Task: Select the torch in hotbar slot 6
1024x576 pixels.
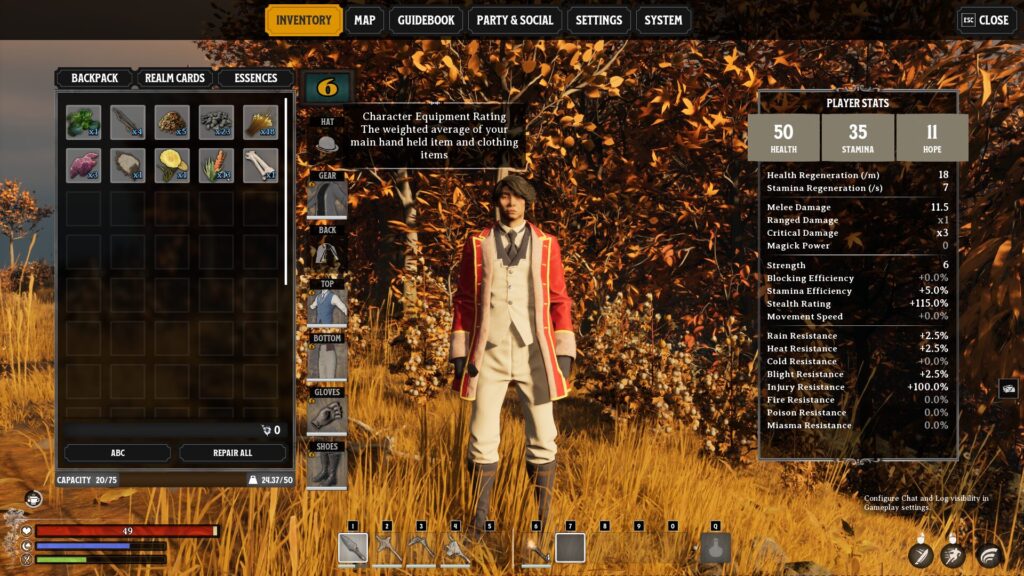Action: pyautogui.click(x=536, y=548)
